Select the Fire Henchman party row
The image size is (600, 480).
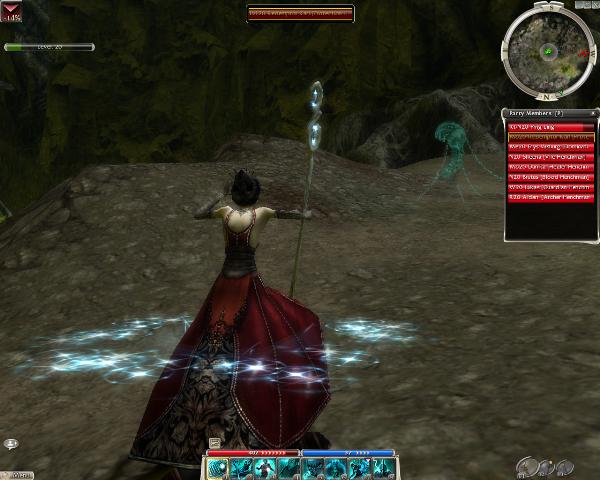549,156
